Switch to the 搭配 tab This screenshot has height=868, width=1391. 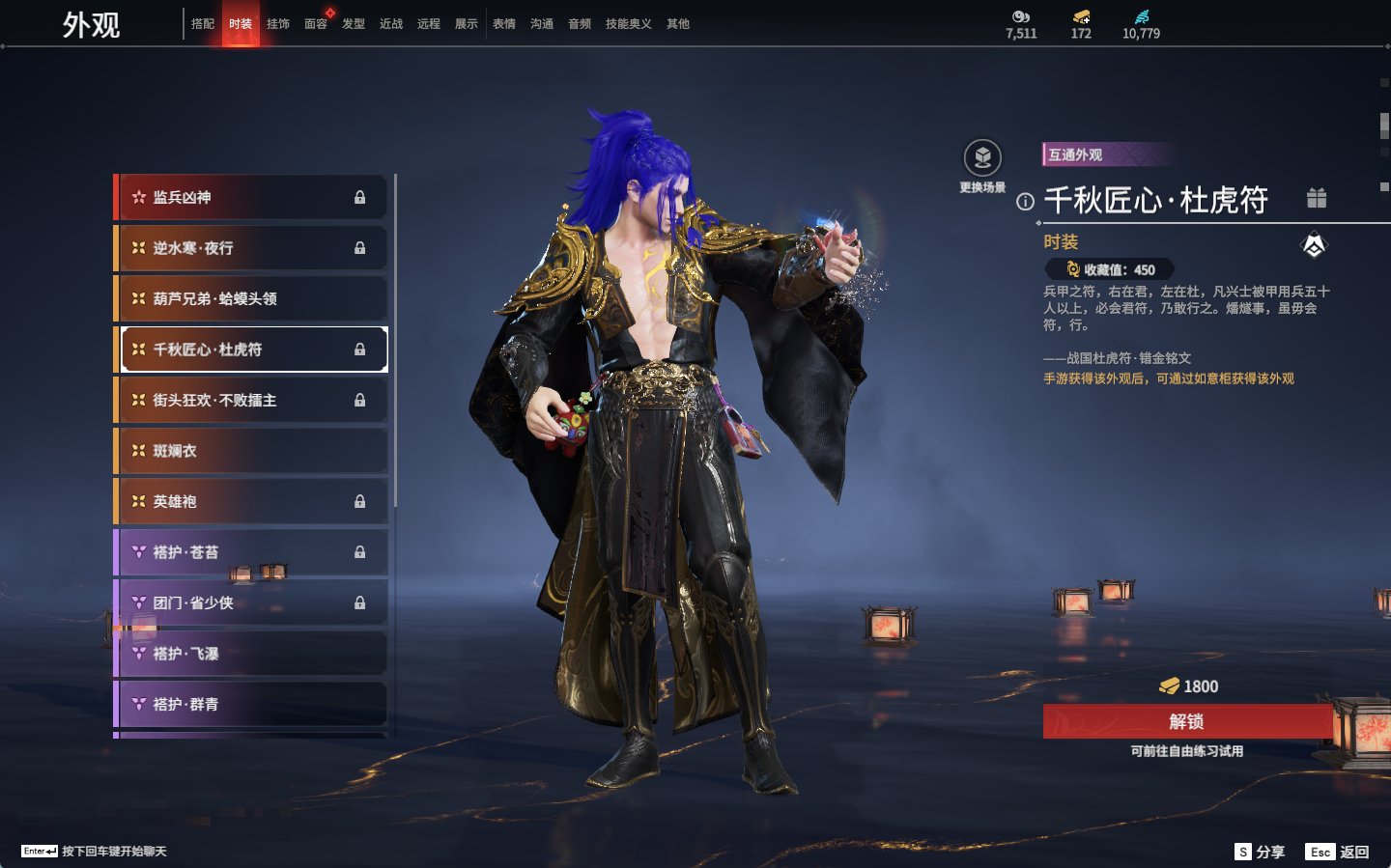tap(203, 23)
